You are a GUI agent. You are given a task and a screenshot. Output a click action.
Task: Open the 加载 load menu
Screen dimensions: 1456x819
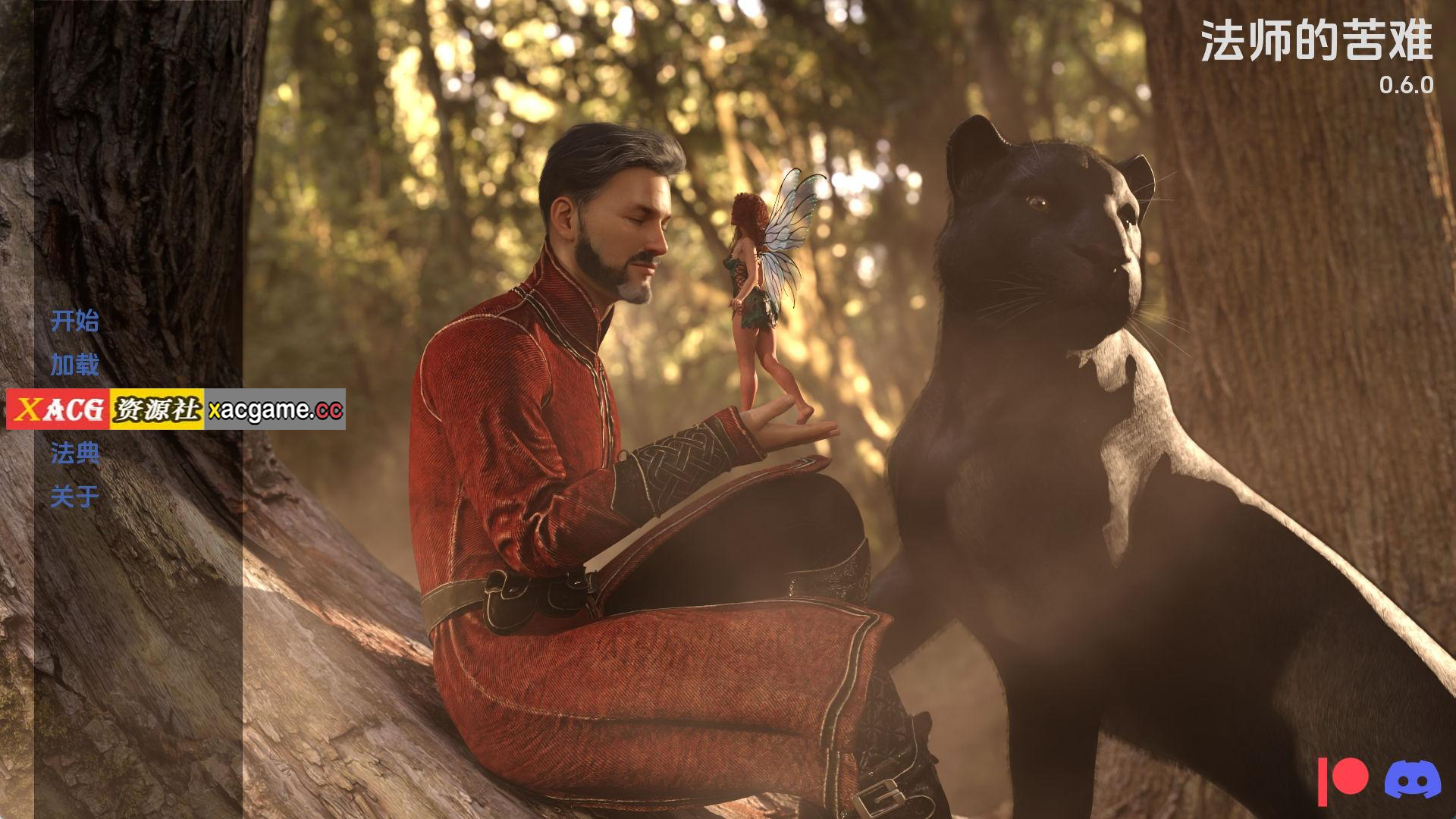point(74,366)
